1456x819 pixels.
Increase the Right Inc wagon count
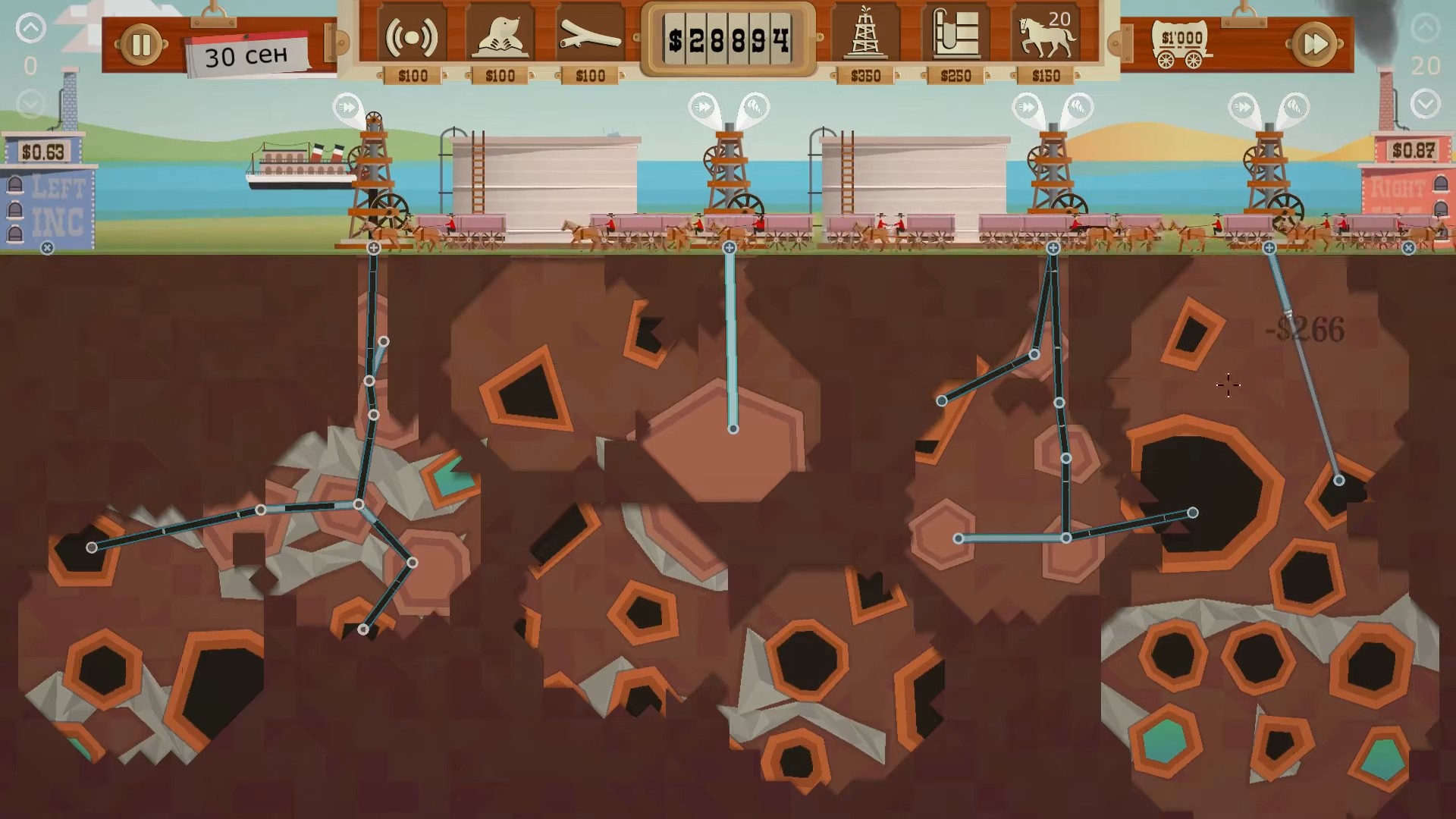[1426, 29]
